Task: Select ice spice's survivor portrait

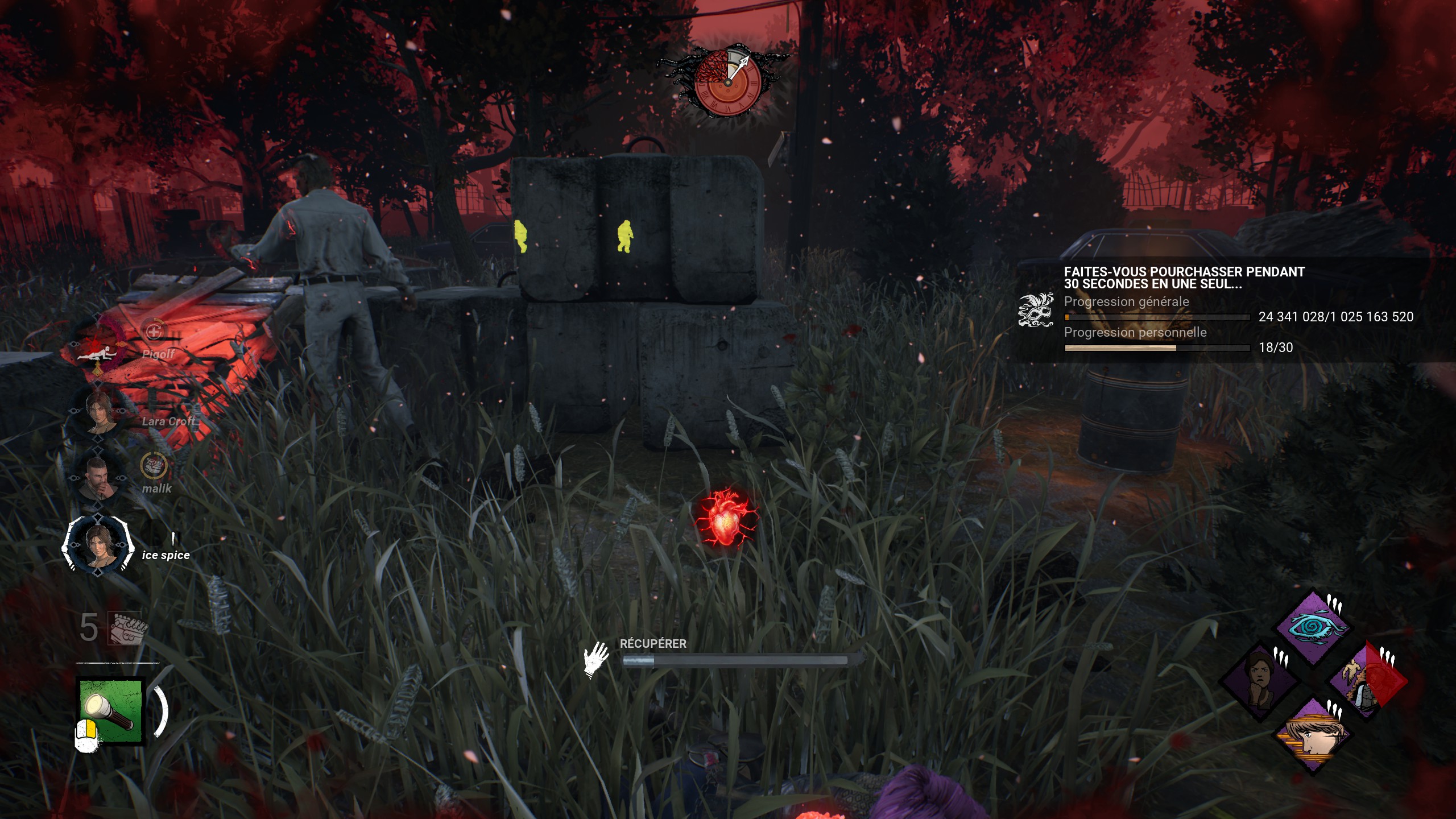Action: point(99,544)
